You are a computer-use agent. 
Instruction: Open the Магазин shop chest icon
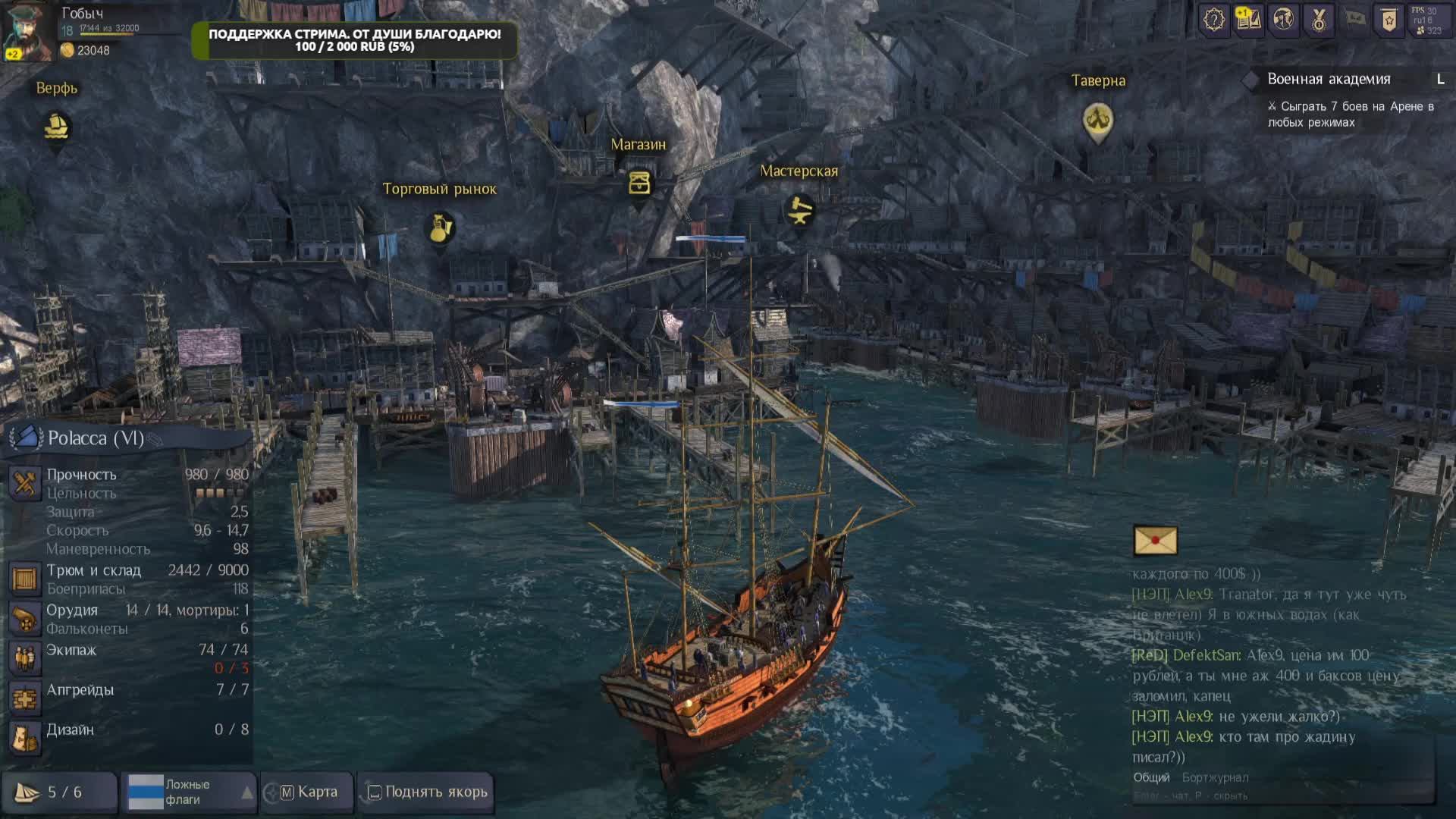pyautogui.click(x=639, y=184)
